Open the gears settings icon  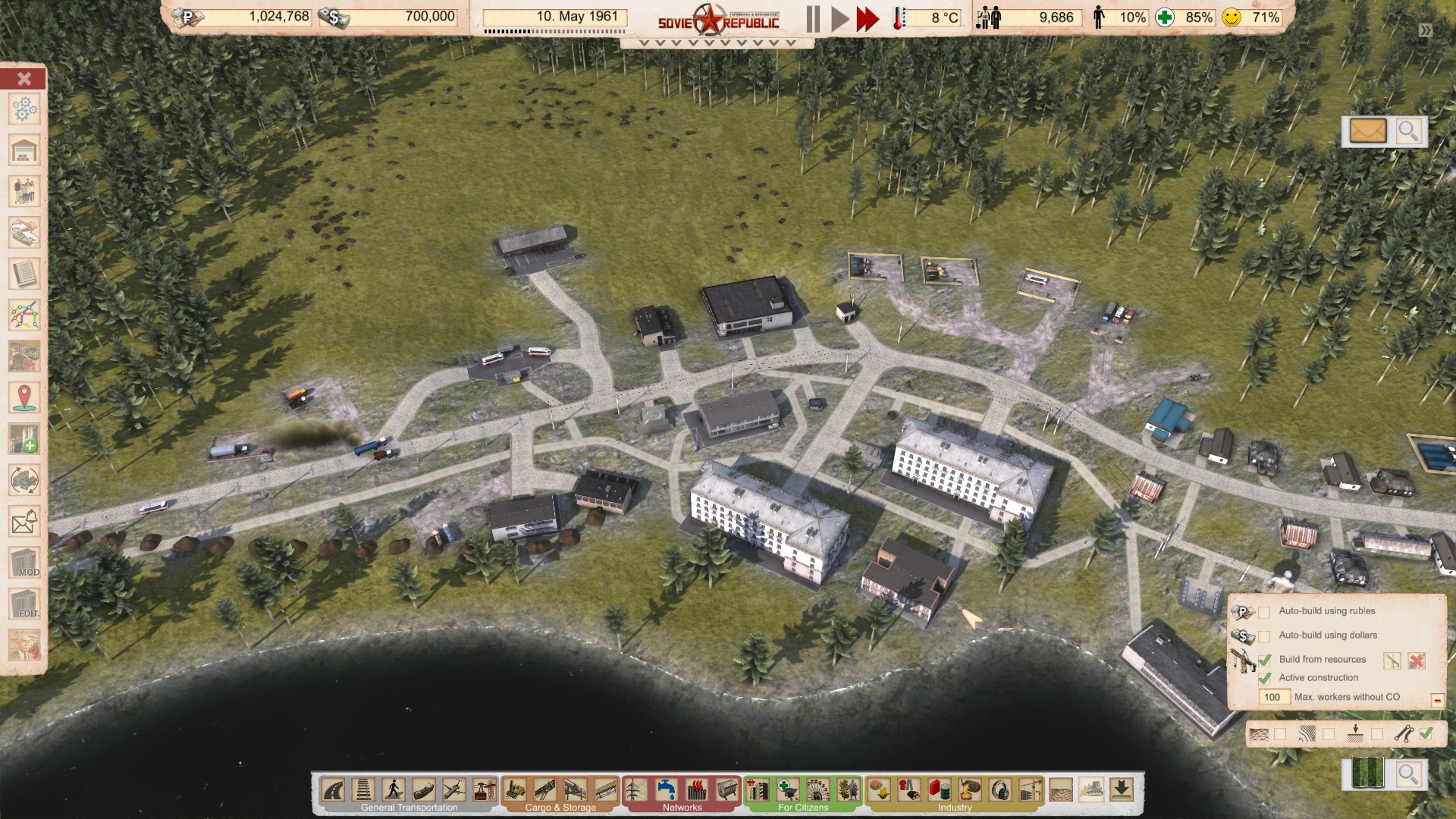[24, 109]
